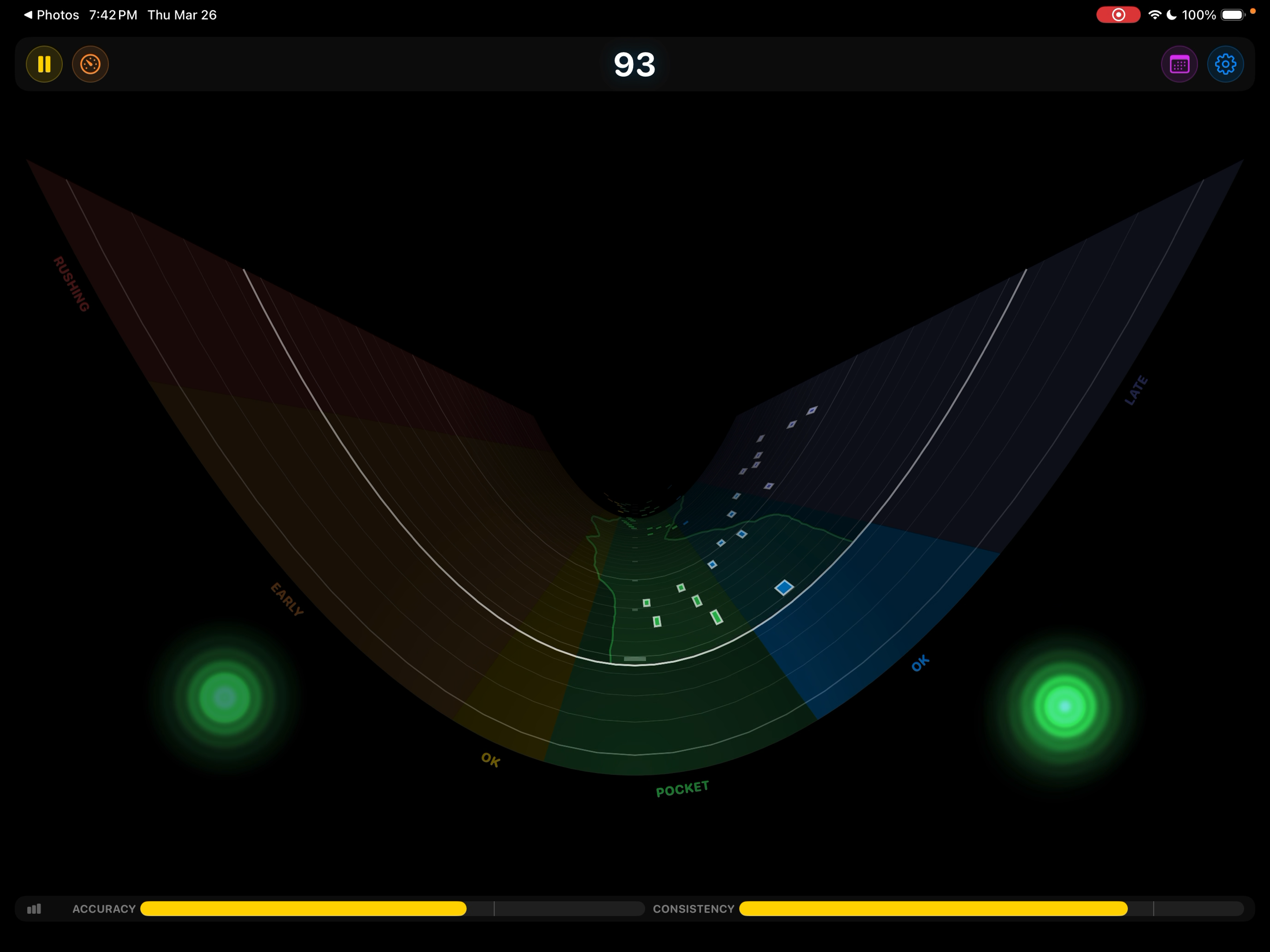
Task: Return to Photos via status bar link
Action: pyautogui.click(x=52, y=14)
